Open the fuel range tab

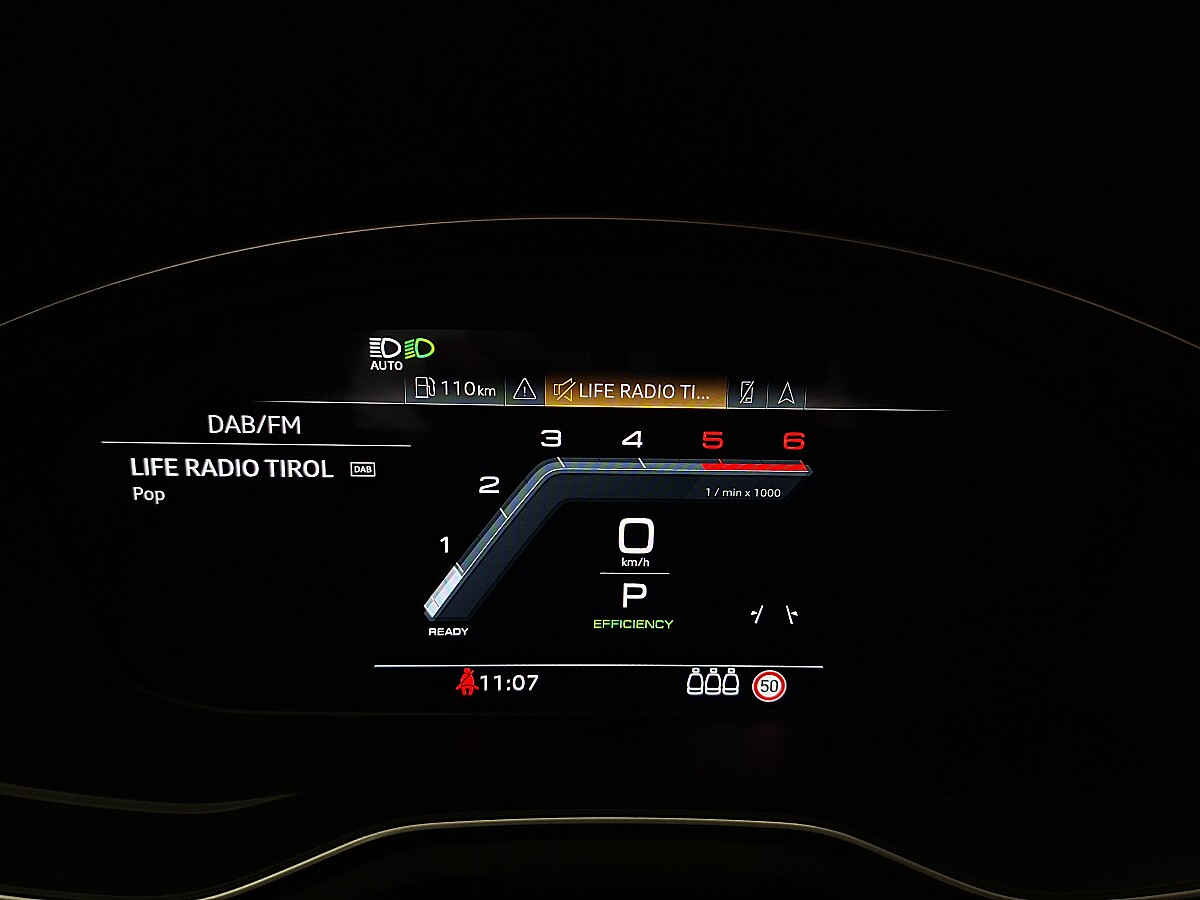456,390
